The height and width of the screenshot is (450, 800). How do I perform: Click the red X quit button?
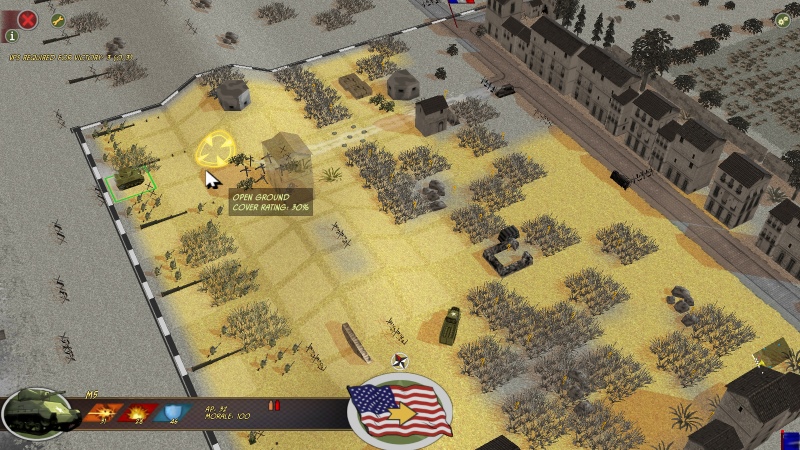click(x=27, y=18)
